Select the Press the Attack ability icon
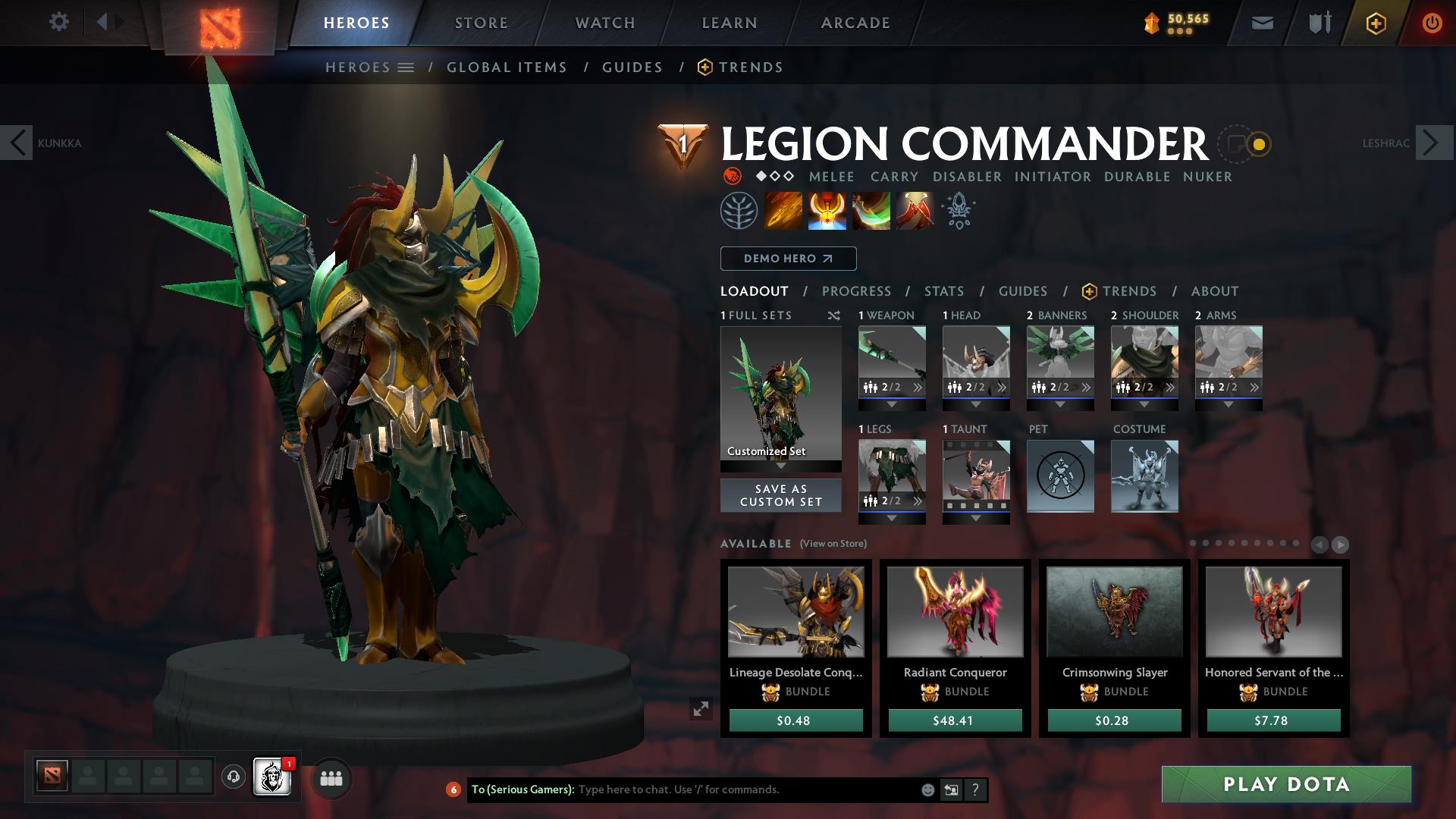The image size is (1456, 819). [827, 211]
